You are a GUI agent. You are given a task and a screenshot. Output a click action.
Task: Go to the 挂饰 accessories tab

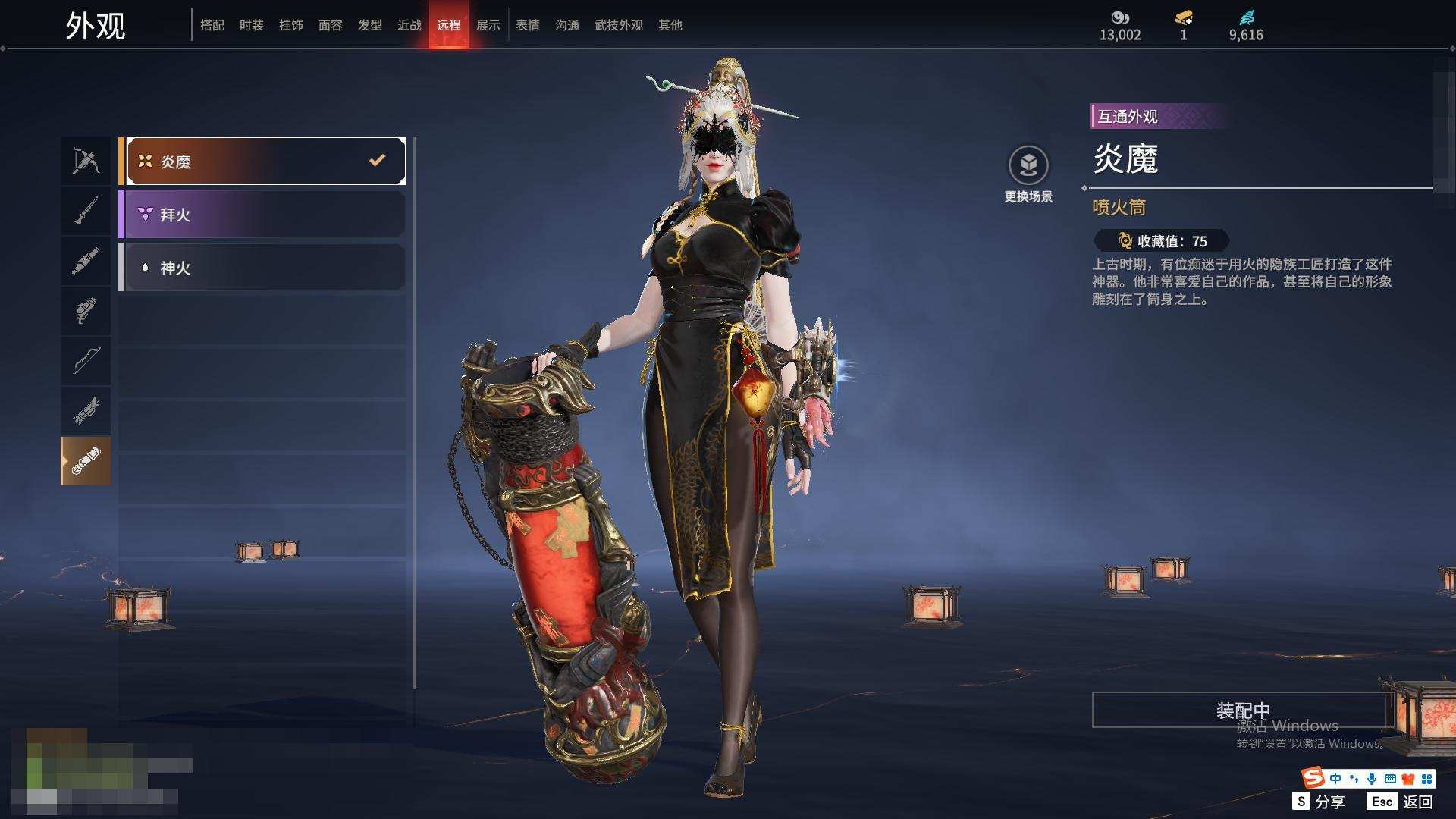291,25
